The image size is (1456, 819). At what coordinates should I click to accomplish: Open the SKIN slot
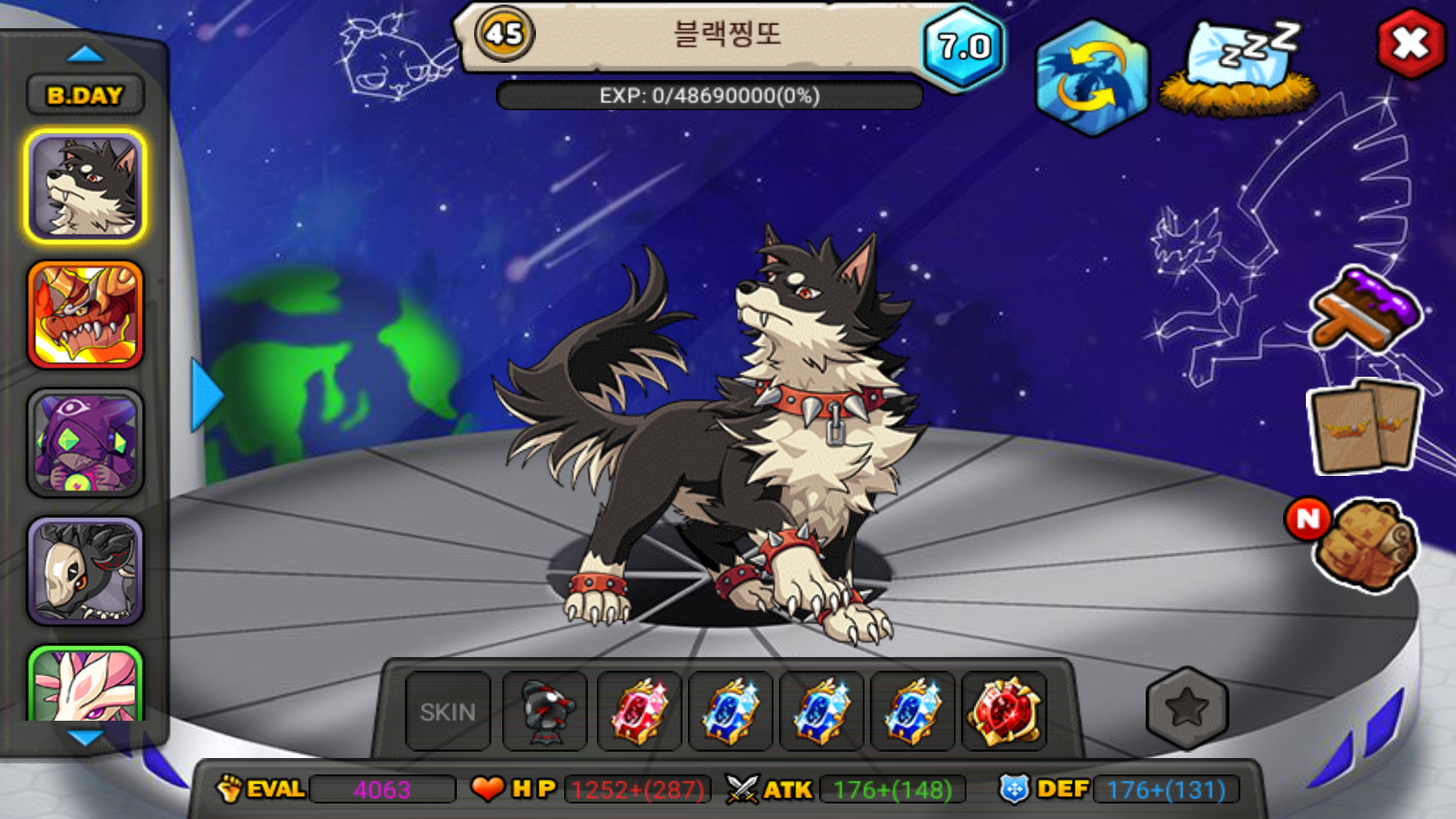(x=448, y=712)
